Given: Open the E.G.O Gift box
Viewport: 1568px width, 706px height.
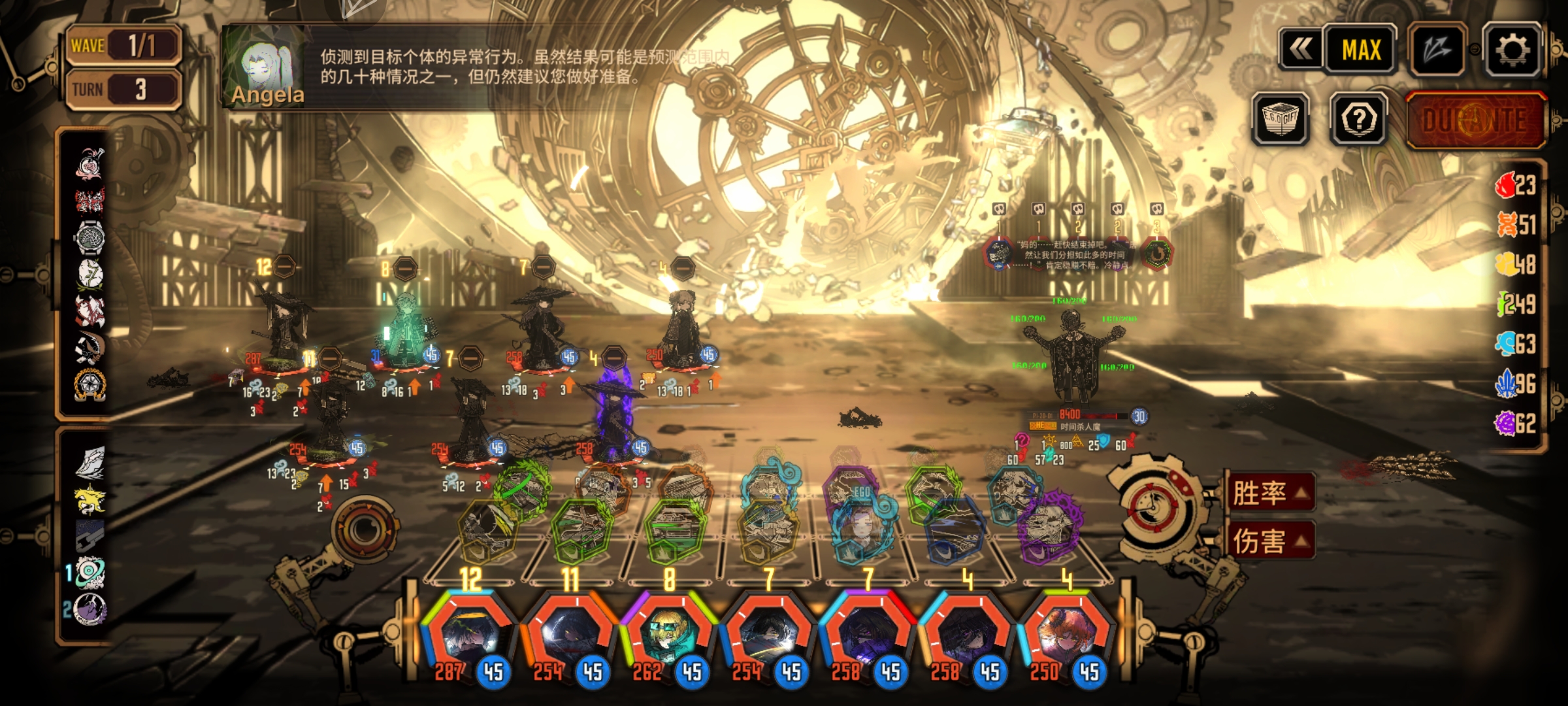Looking at the screenshot, I should point(1281,119).
